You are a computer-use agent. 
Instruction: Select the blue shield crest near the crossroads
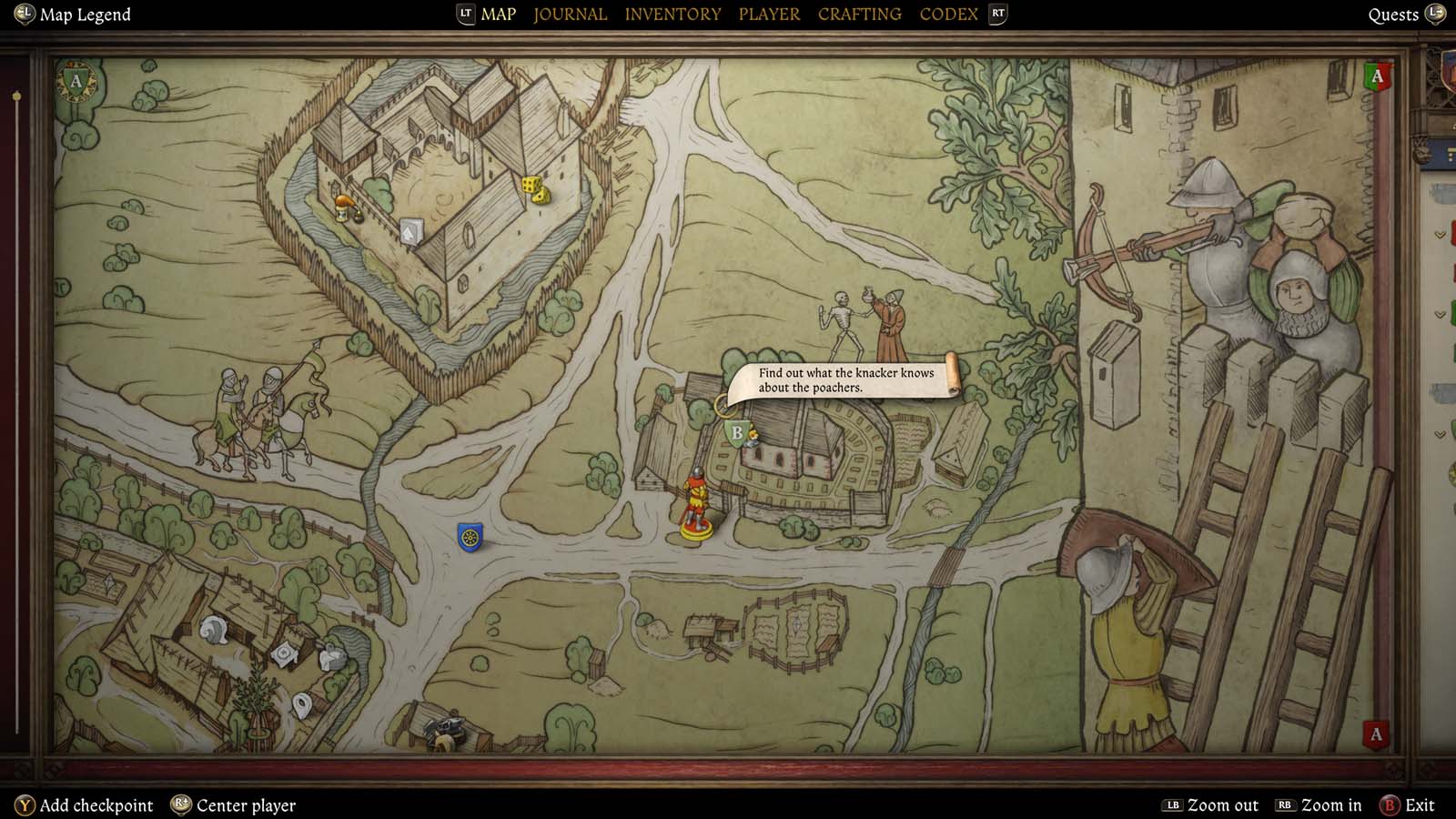coord(471,536)
